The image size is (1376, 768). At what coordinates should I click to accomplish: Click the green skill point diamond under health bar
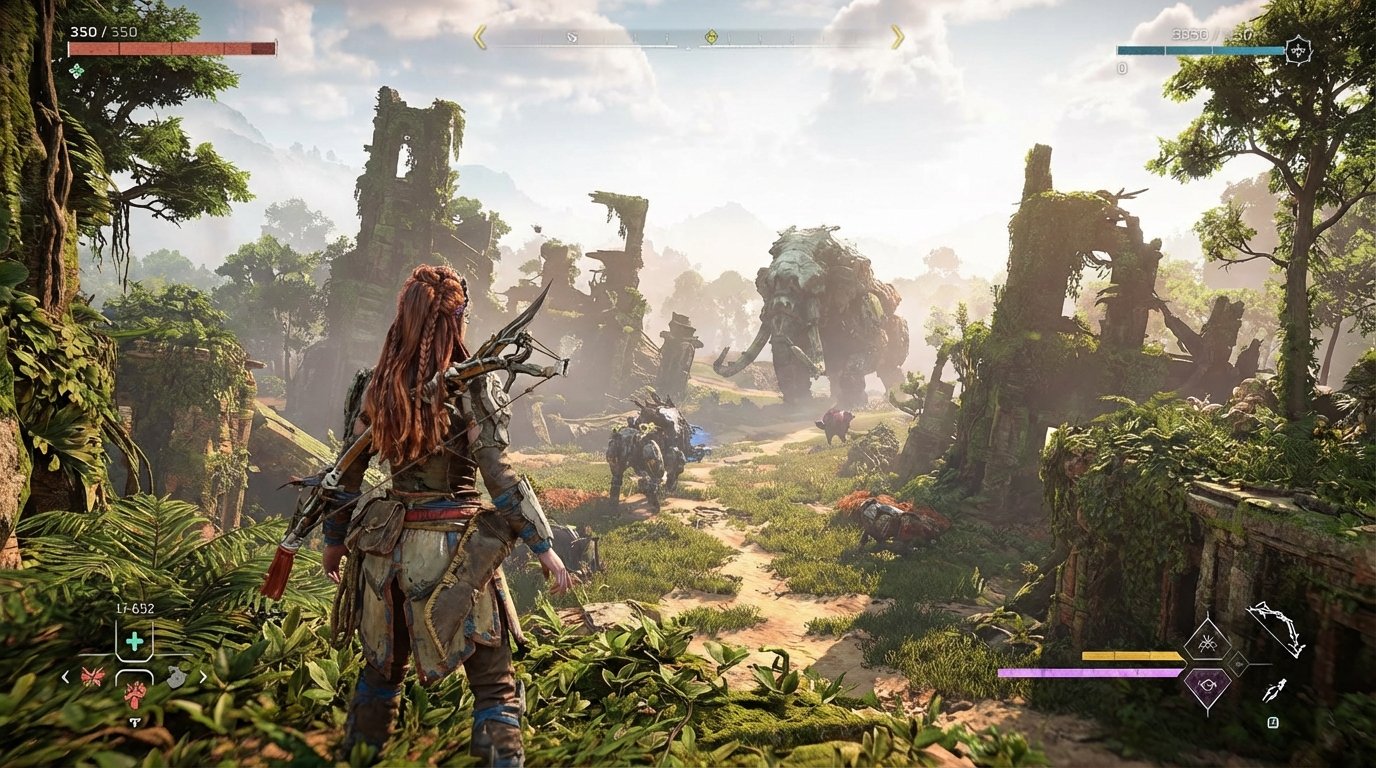pos(75,70)
